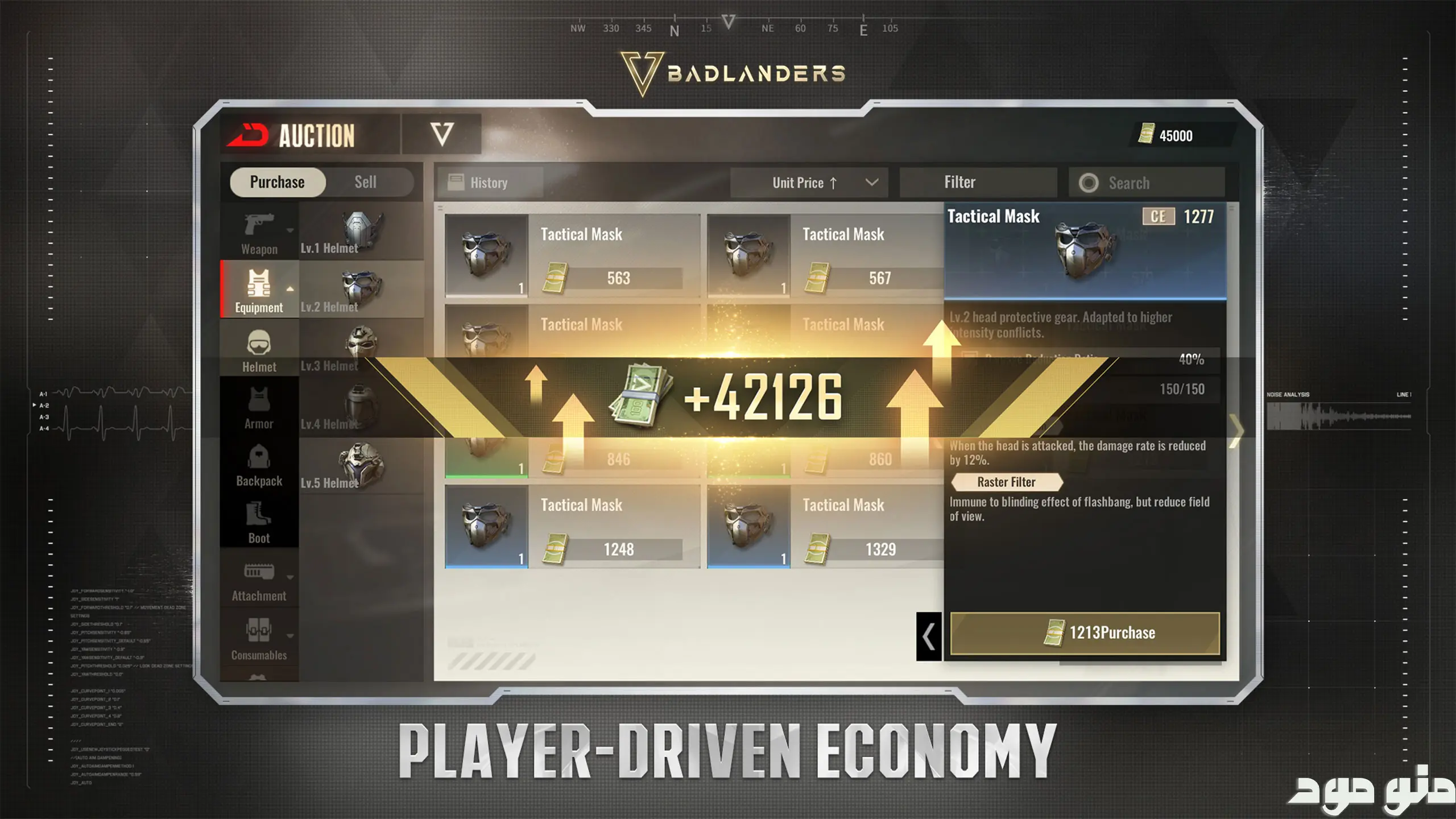Choose the Helmet subcategory
This screenshot has height=819, width=1456.
[259, 350]
